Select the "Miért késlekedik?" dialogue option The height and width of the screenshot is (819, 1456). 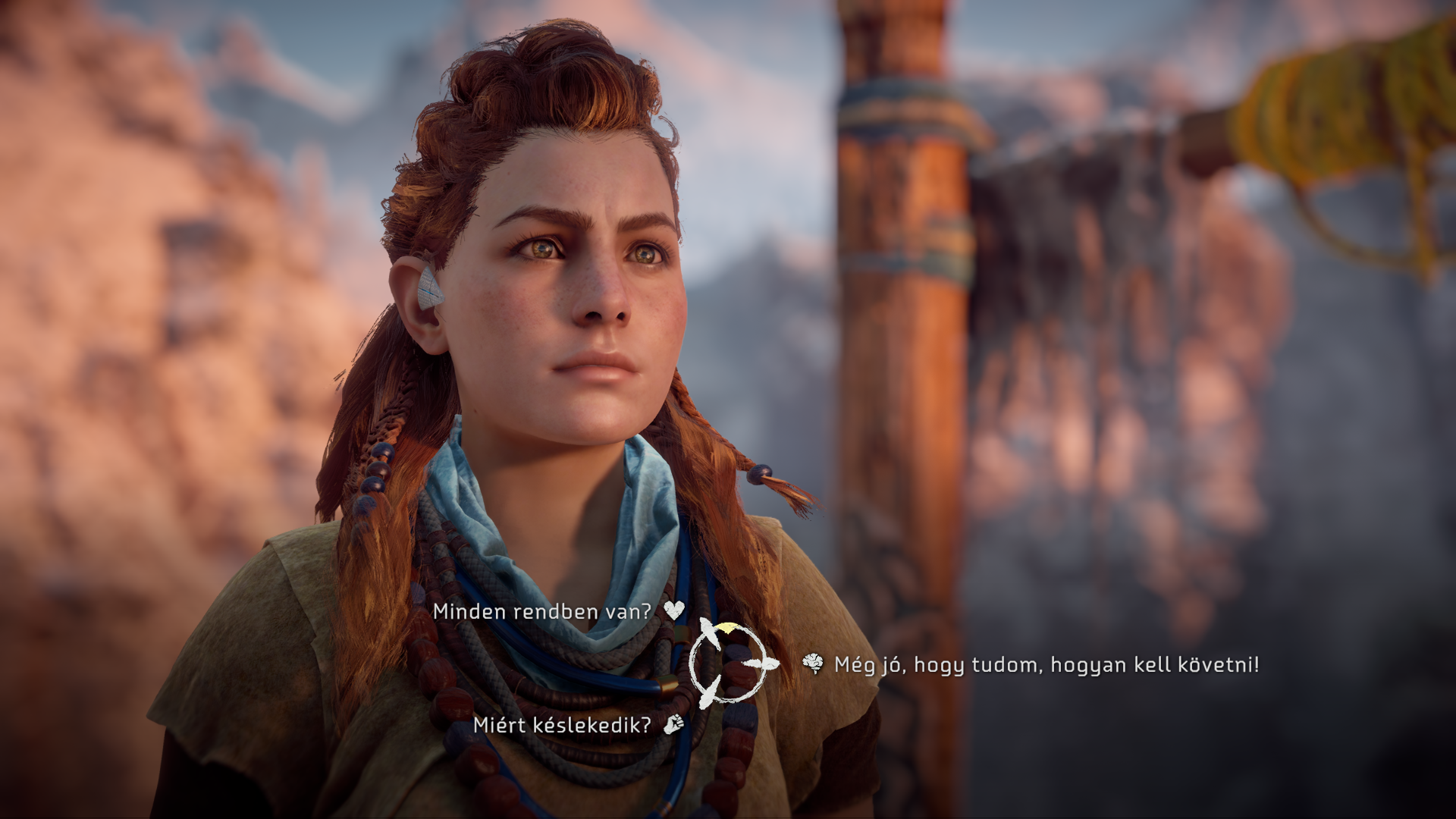562,725
